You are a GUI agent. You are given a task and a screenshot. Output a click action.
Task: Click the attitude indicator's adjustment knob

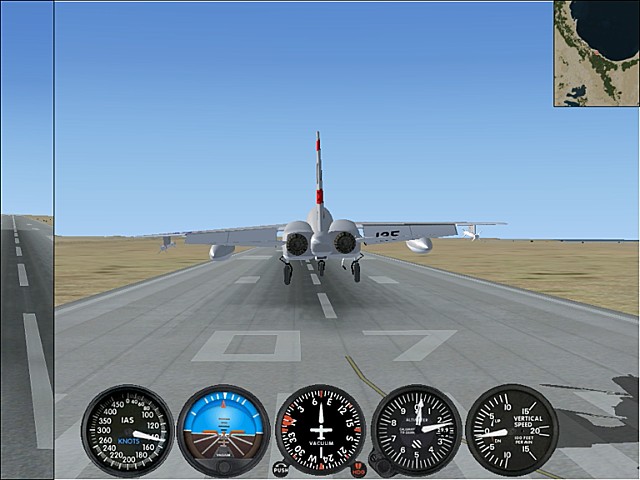pyautogui.click(x=223, y=466)
